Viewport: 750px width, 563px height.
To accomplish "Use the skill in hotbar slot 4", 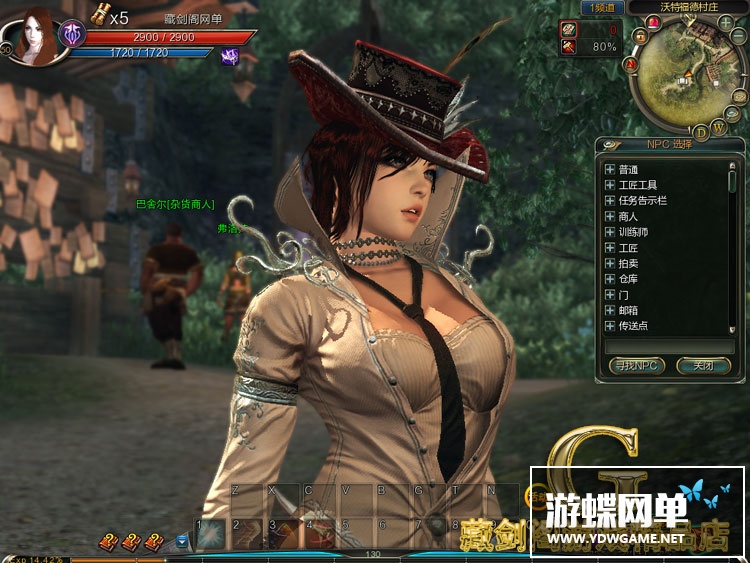I will 319,534.
